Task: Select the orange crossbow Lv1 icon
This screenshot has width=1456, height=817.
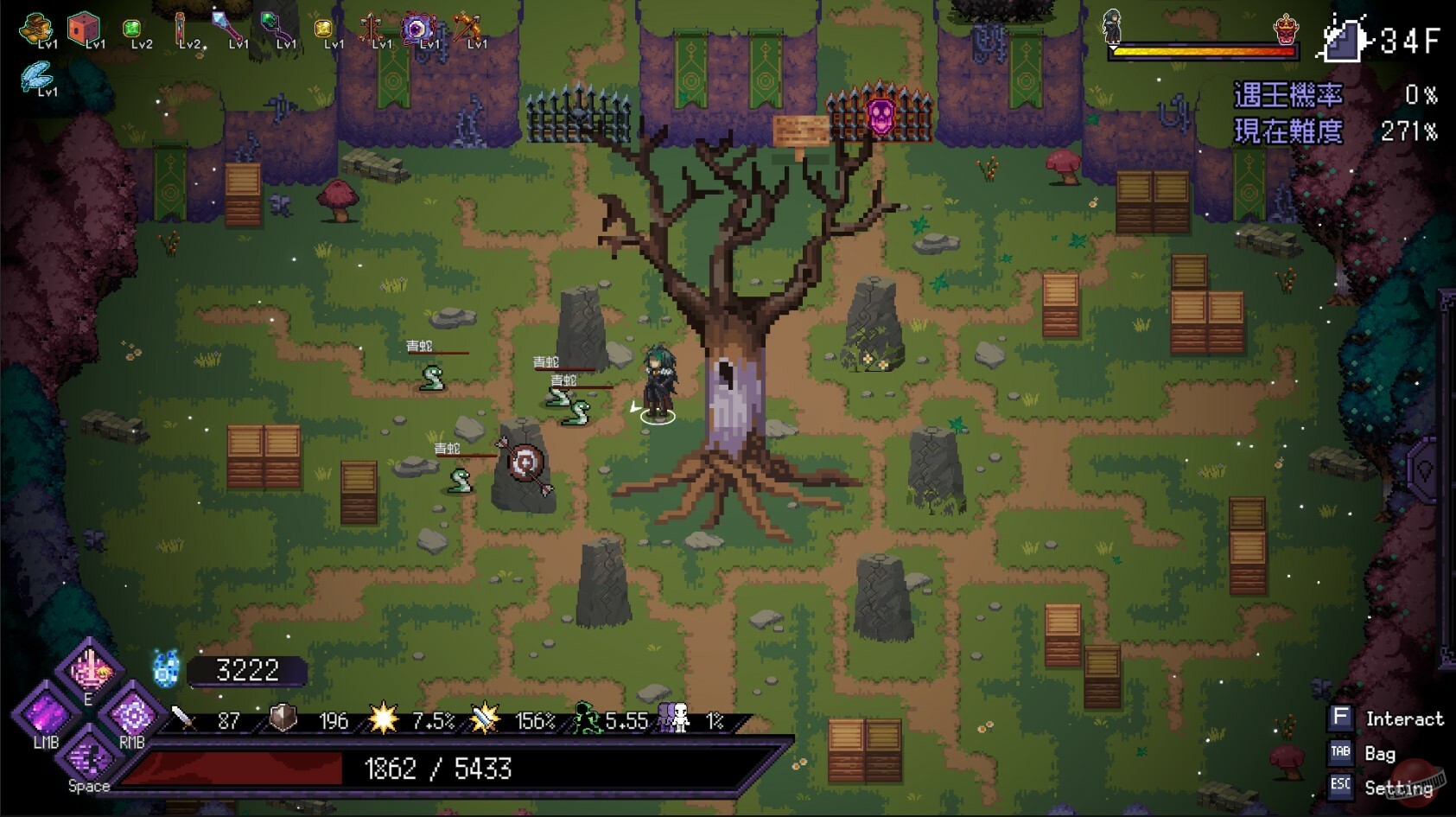Action: [x=467, y=27]
